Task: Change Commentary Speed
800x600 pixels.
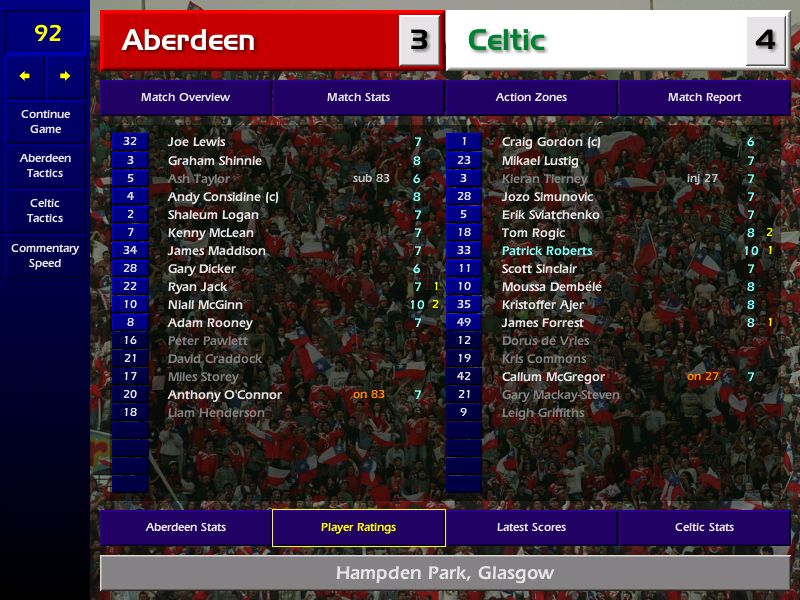Action: click(x=45, y=256)
